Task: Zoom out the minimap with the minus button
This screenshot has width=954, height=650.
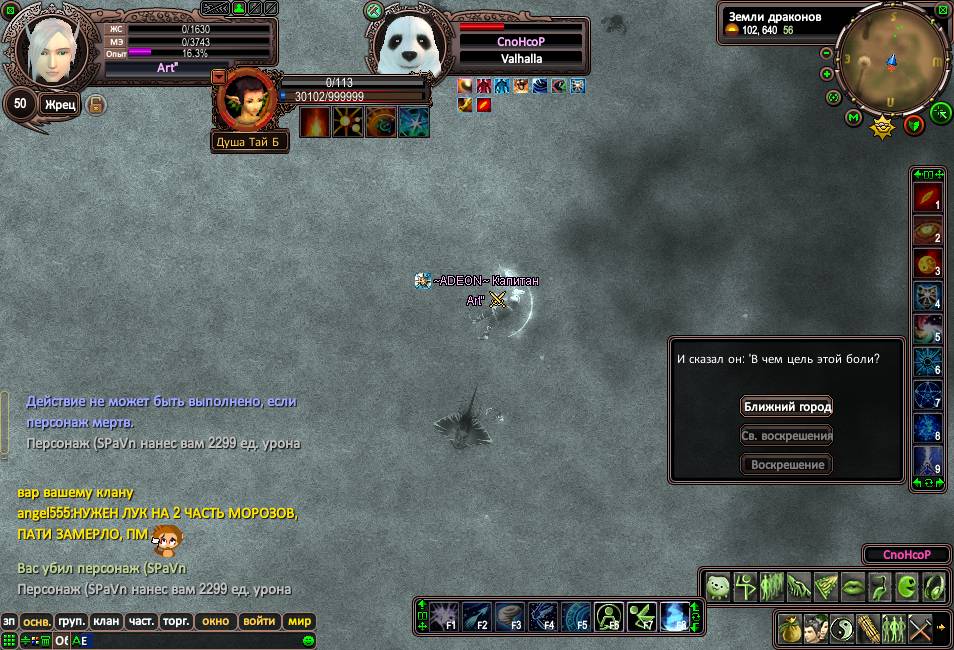Action: tap(827, 53)
